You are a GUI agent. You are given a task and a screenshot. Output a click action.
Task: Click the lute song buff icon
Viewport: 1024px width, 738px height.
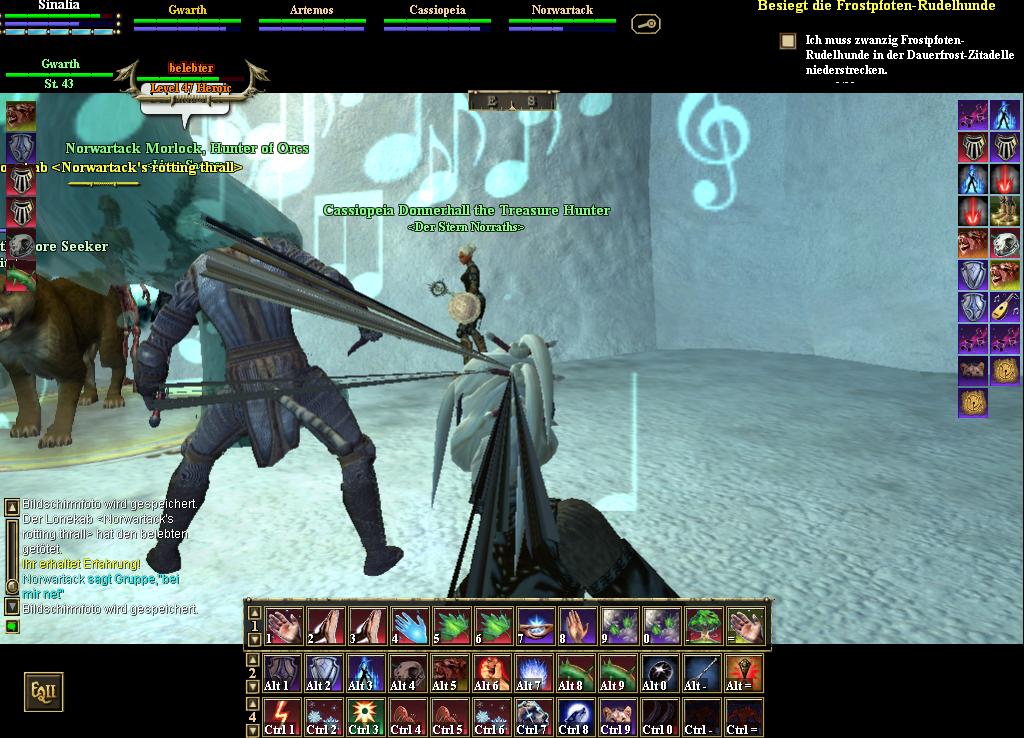[x=1005, y=306]
